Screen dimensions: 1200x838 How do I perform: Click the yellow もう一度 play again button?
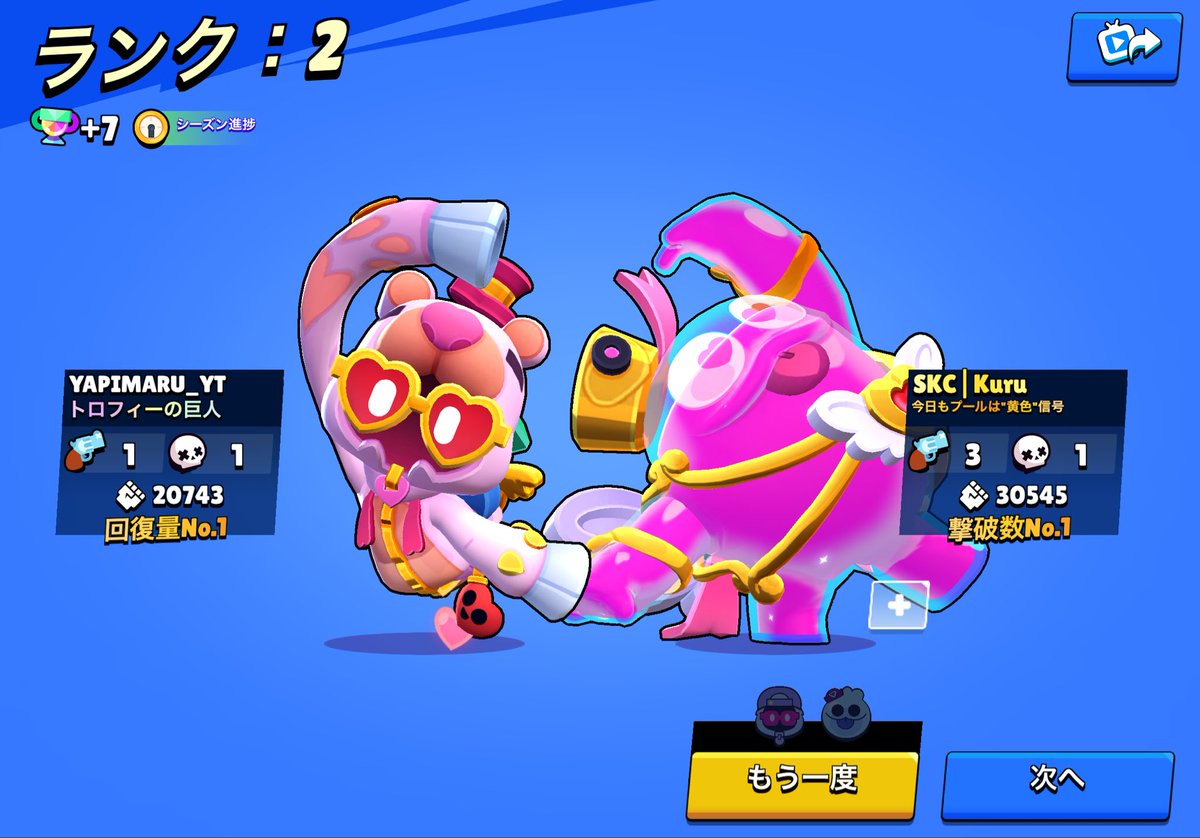[x=802, y=777]
